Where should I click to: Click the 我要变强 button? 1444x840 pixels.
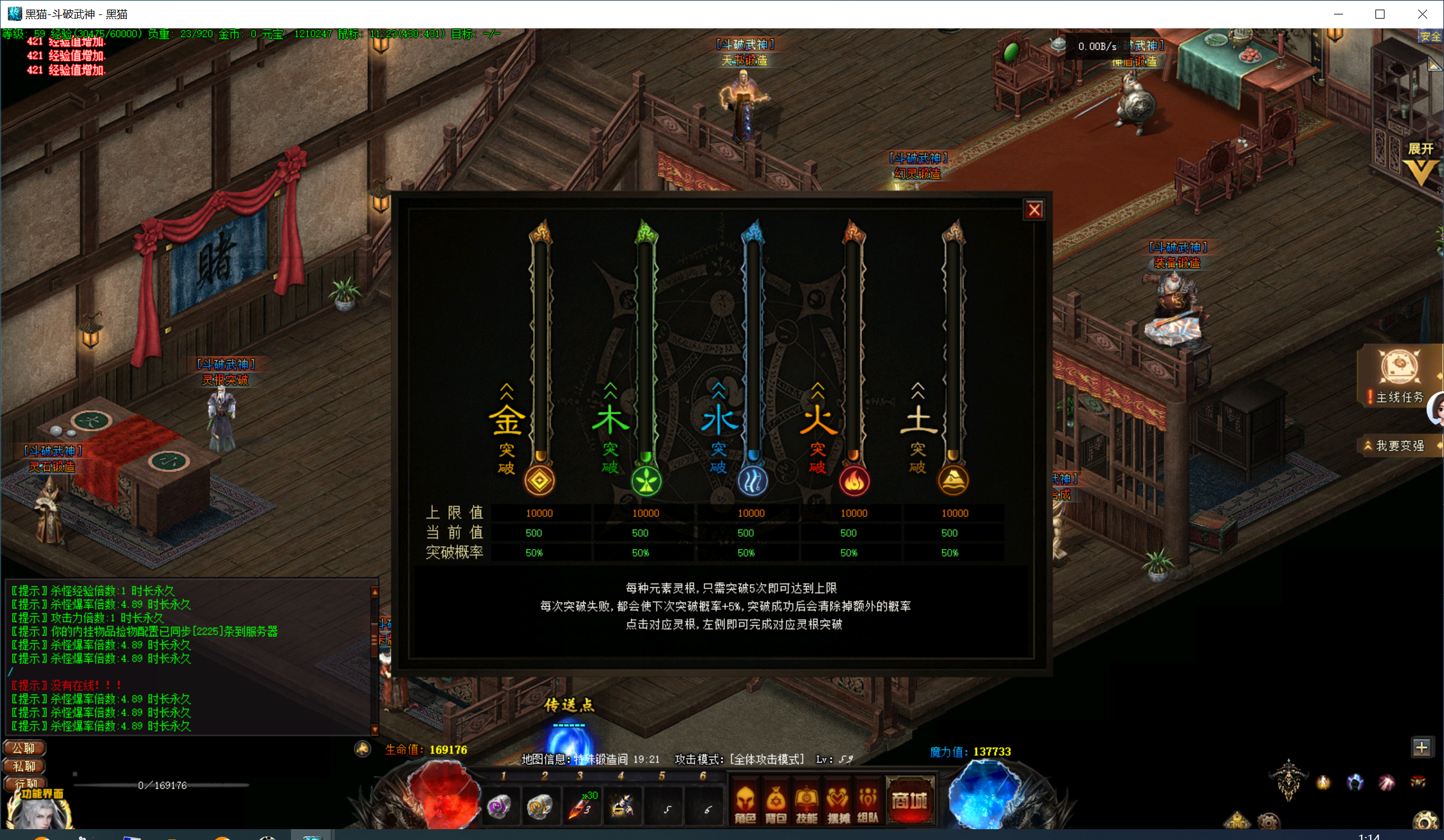point(1400,446)
